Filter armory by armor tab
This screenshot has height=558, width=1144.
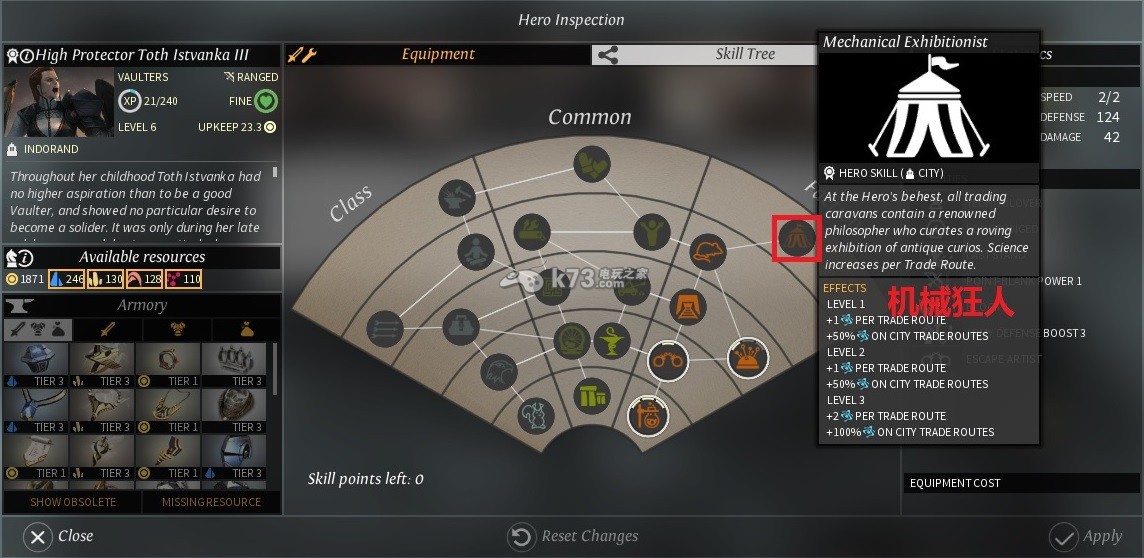pyautogui.click(x=177, y=329)
